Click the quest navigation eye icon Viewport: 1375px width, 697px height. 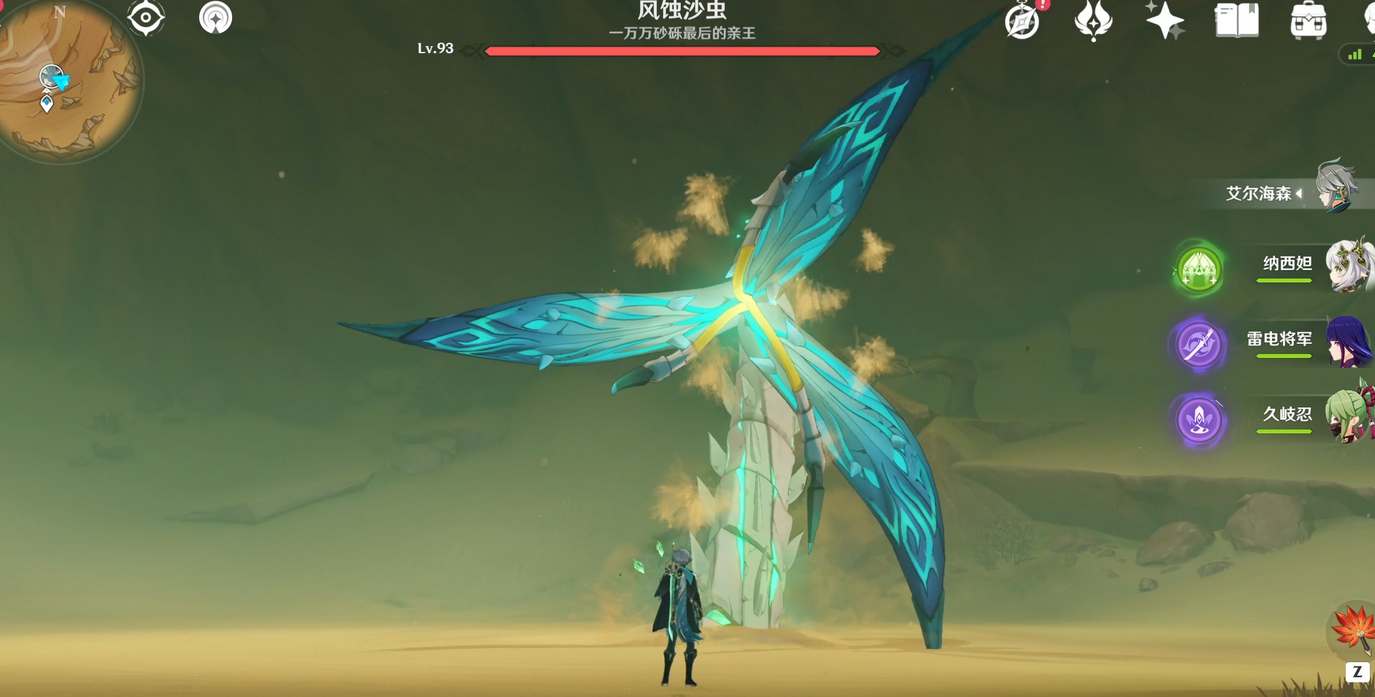point(146,18)
